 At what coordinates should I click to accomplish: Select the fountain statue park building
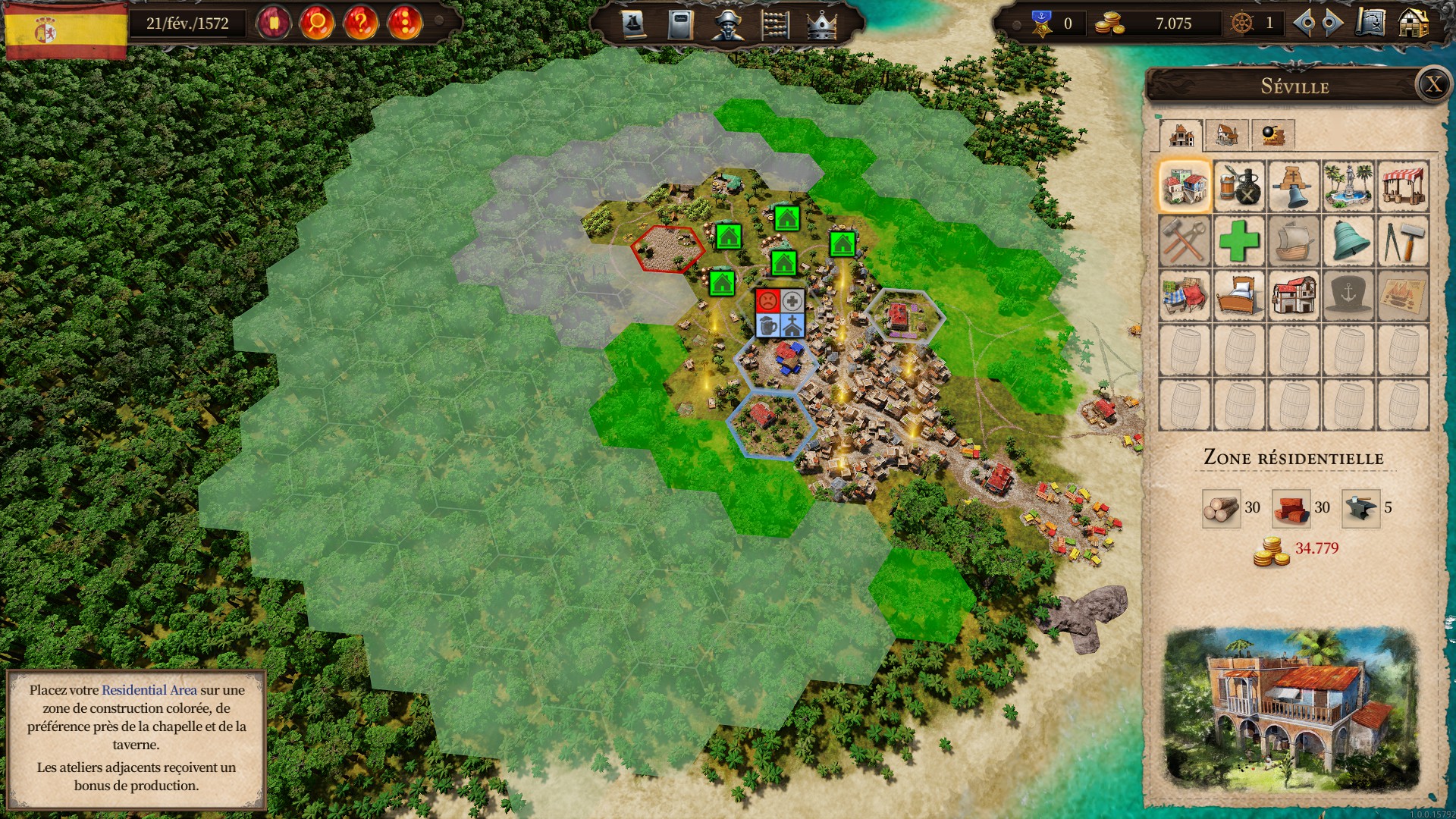(x=1348, y=186)
